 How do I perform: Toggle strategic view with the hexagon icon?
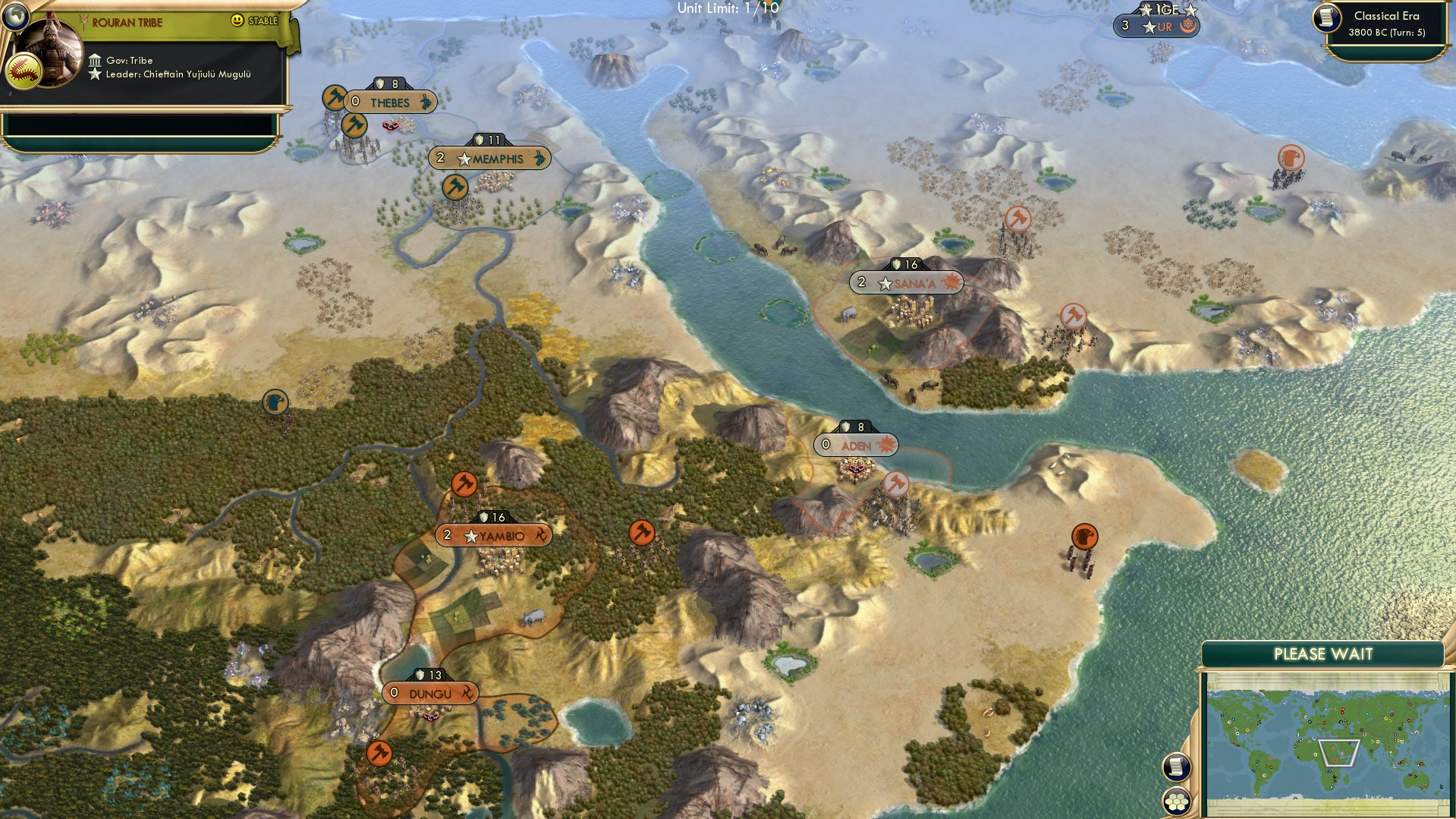coord(1175,802)
